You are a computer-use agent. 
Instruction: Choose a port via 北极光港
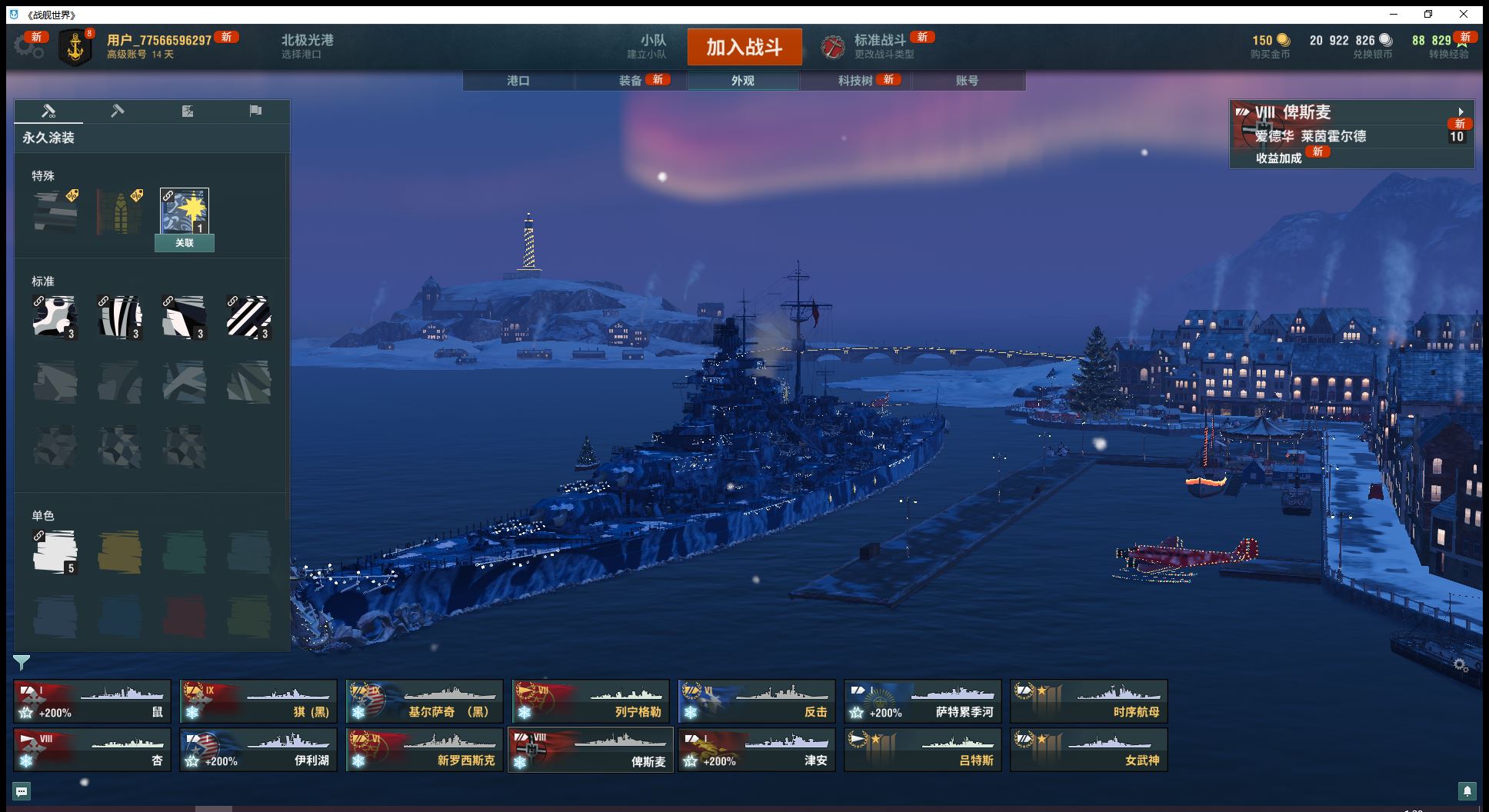coord(307,46)
